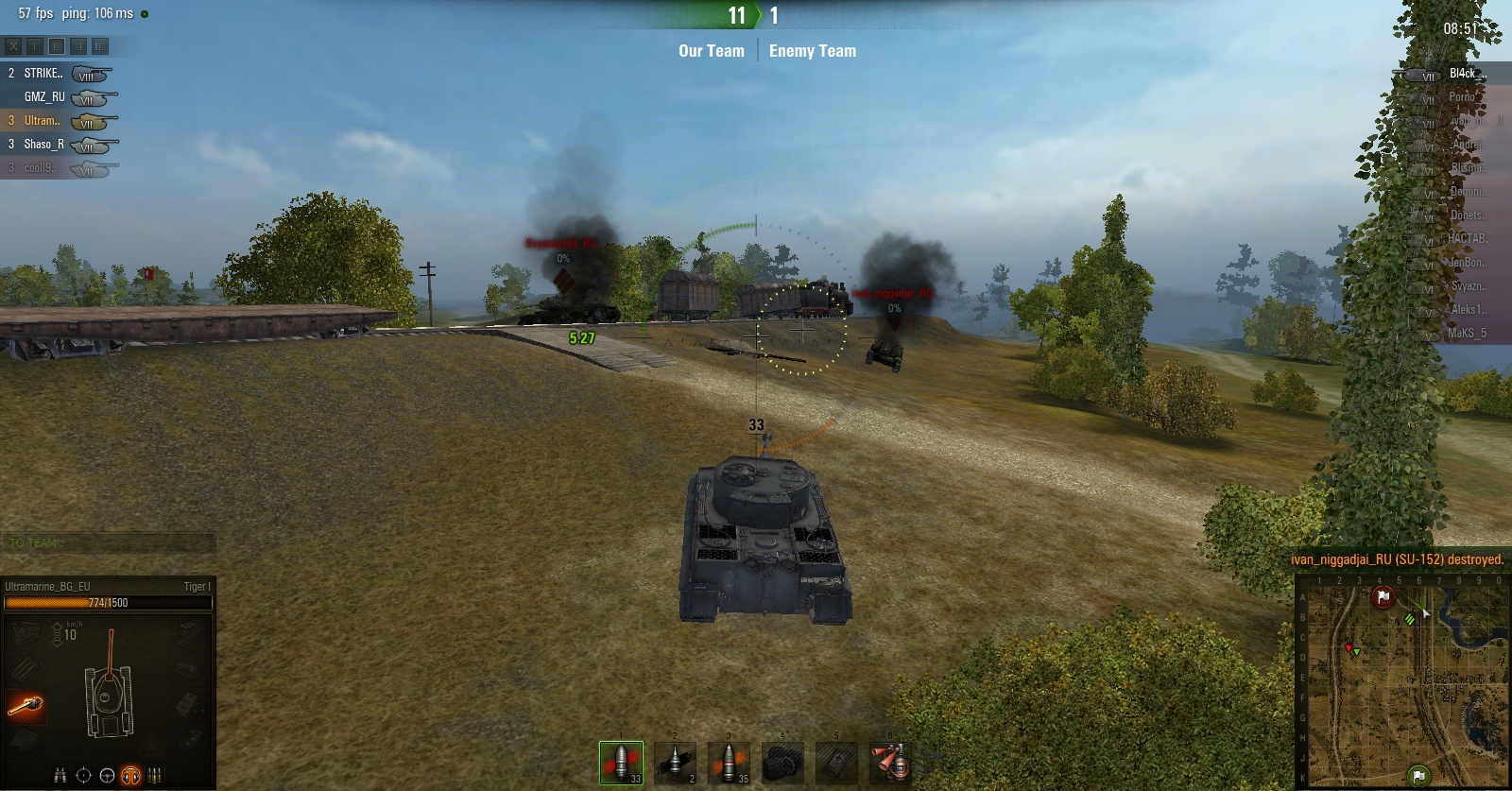The width and height of the screenshot is (1512, 791).
Task: Use the repair kit consumable
Action: 782,762
